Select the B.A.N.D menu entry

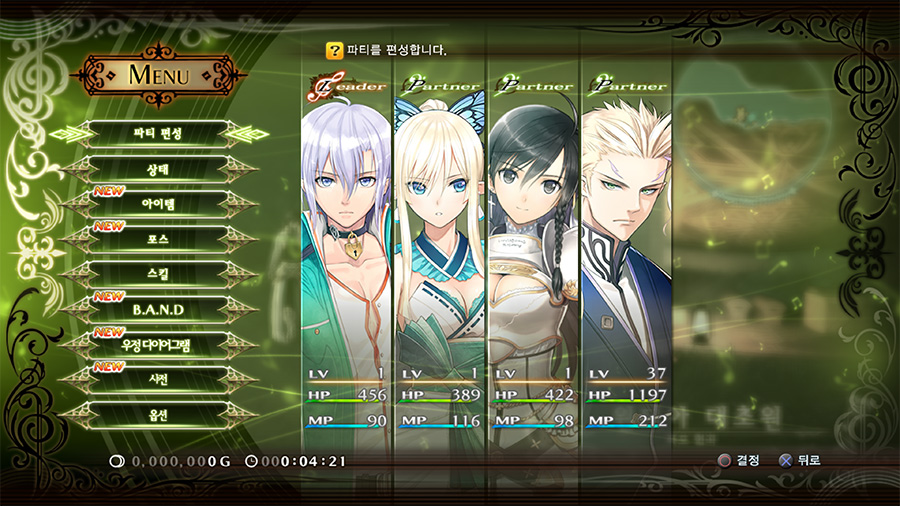pos(158,309)
